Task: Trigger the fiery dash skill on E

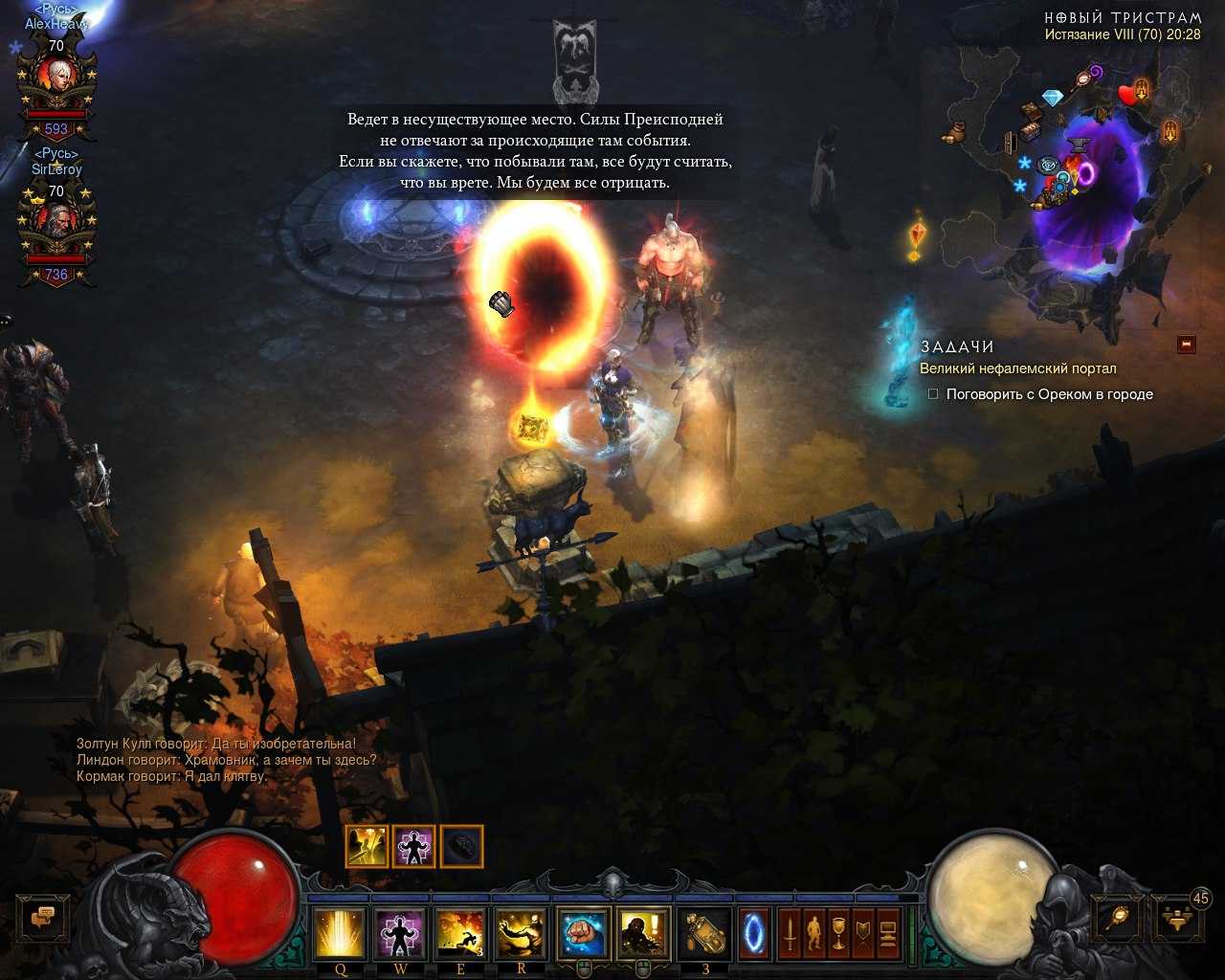Action: 460,933
